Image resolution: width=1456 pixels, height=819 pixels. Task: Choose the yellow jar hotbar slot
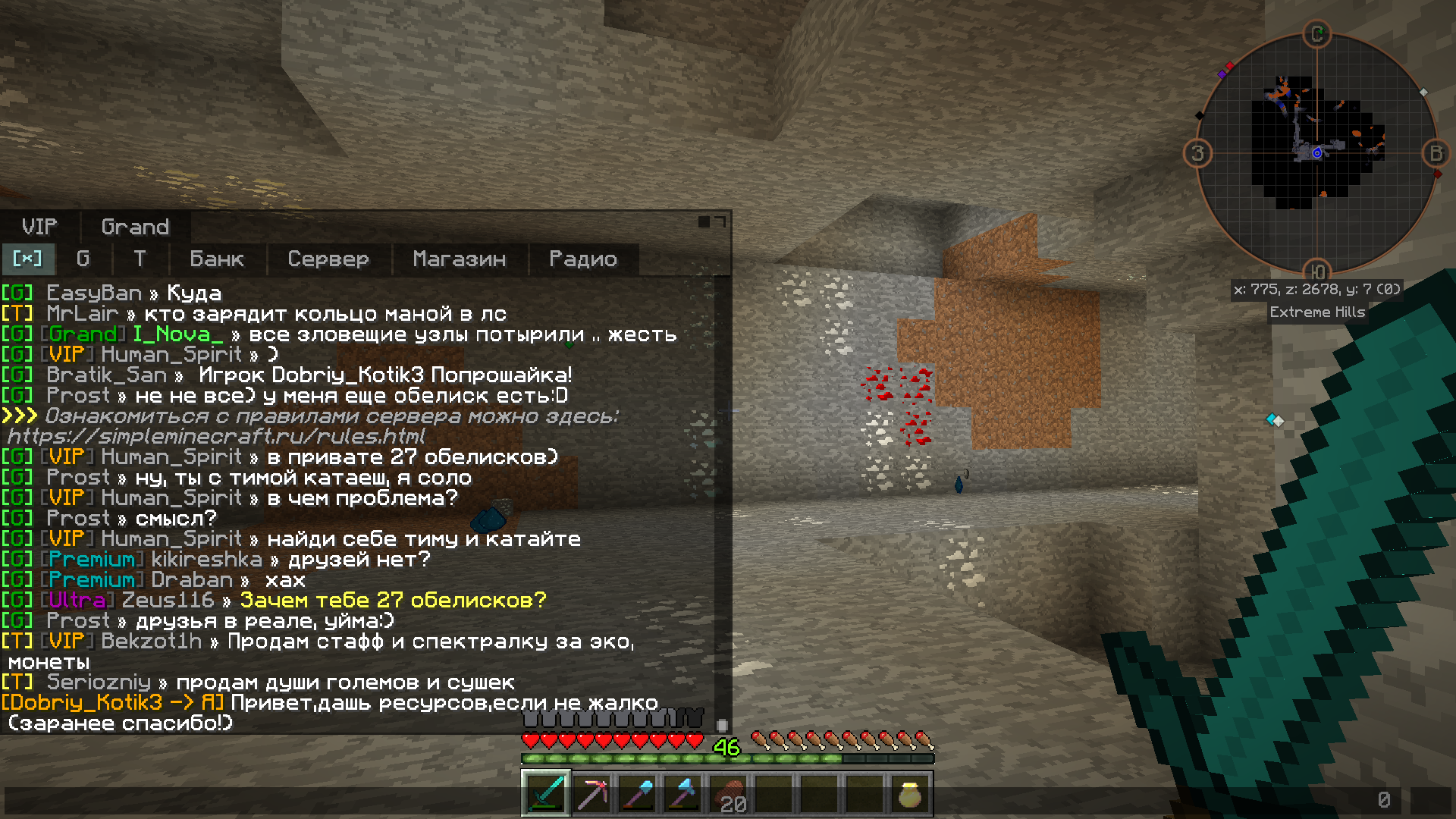pos(910,794)
